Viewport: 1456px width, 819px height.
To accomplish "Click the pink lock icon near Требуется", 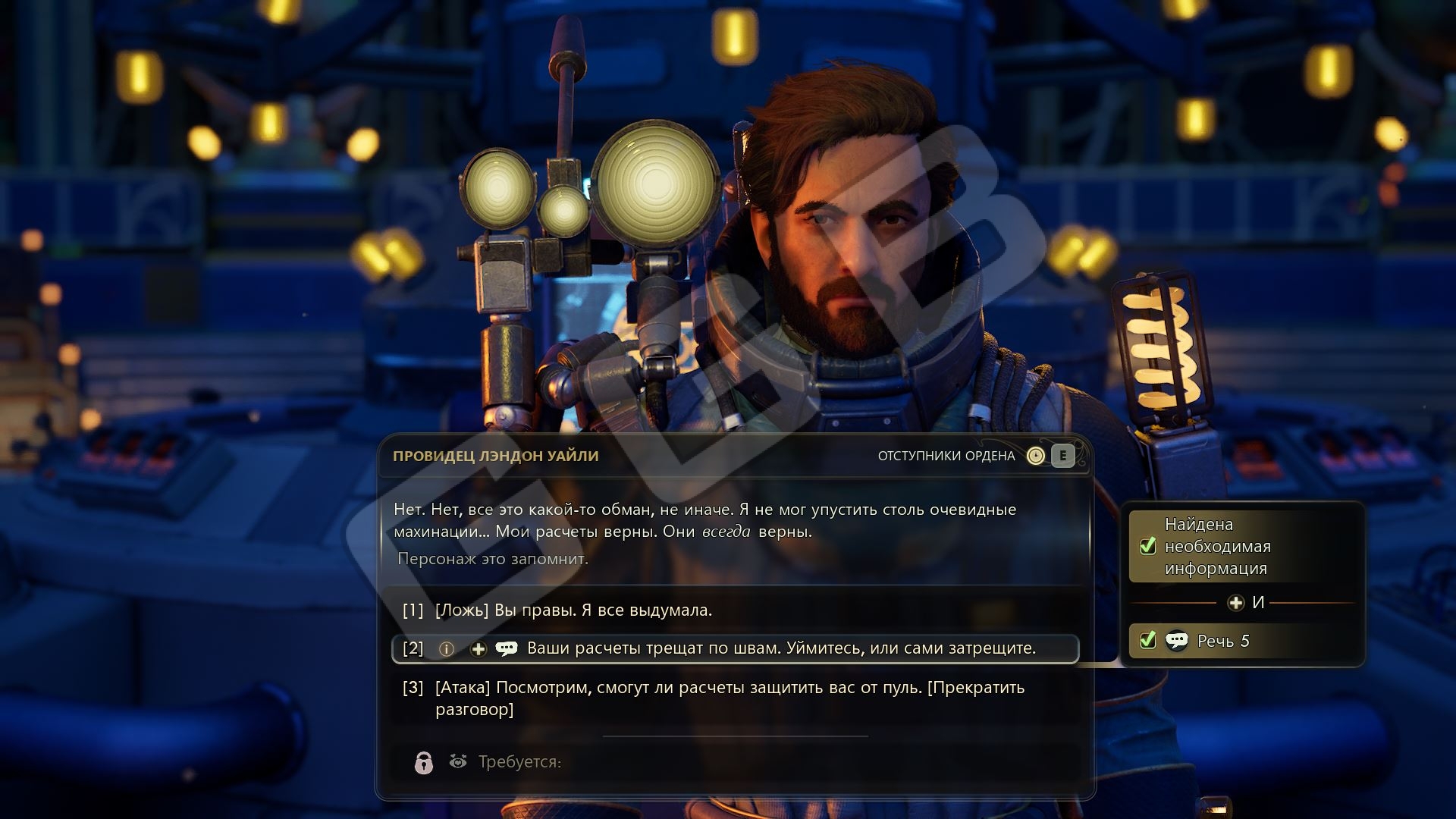I will [423, 764].
